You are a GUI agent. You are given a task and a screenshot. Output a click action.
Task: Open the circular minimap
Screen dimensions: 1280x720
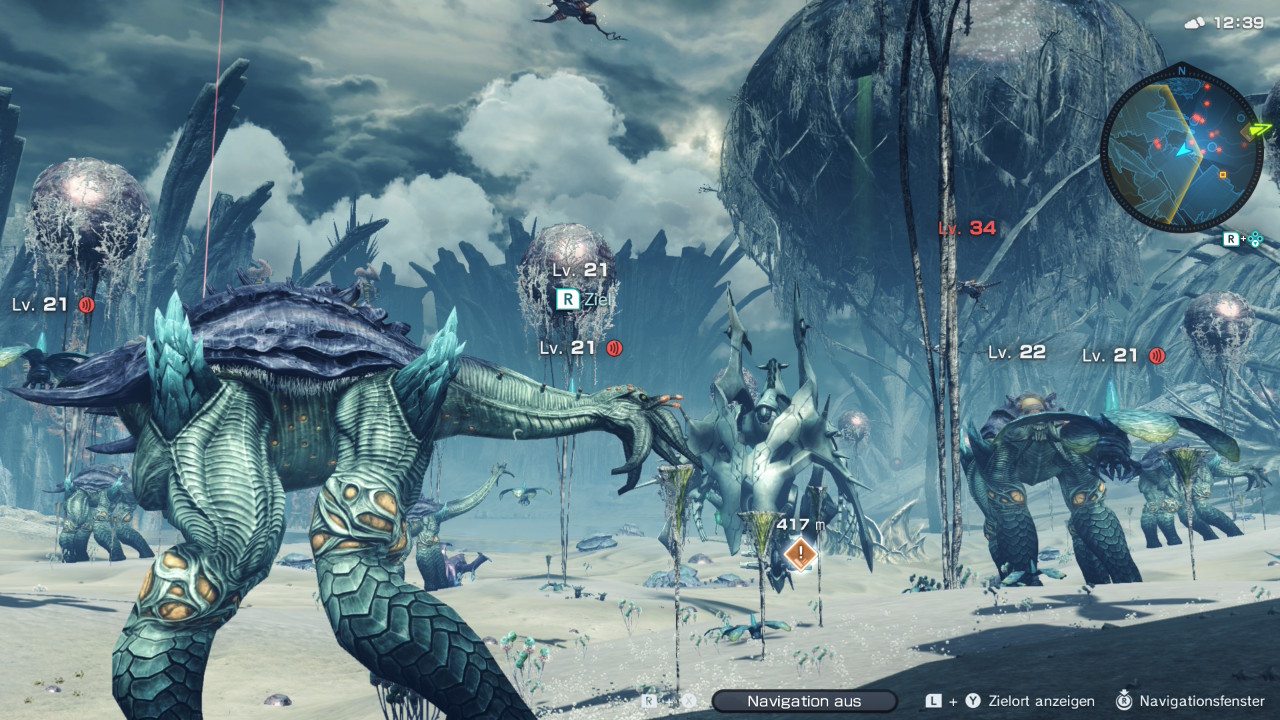[x=1181, y=148]
